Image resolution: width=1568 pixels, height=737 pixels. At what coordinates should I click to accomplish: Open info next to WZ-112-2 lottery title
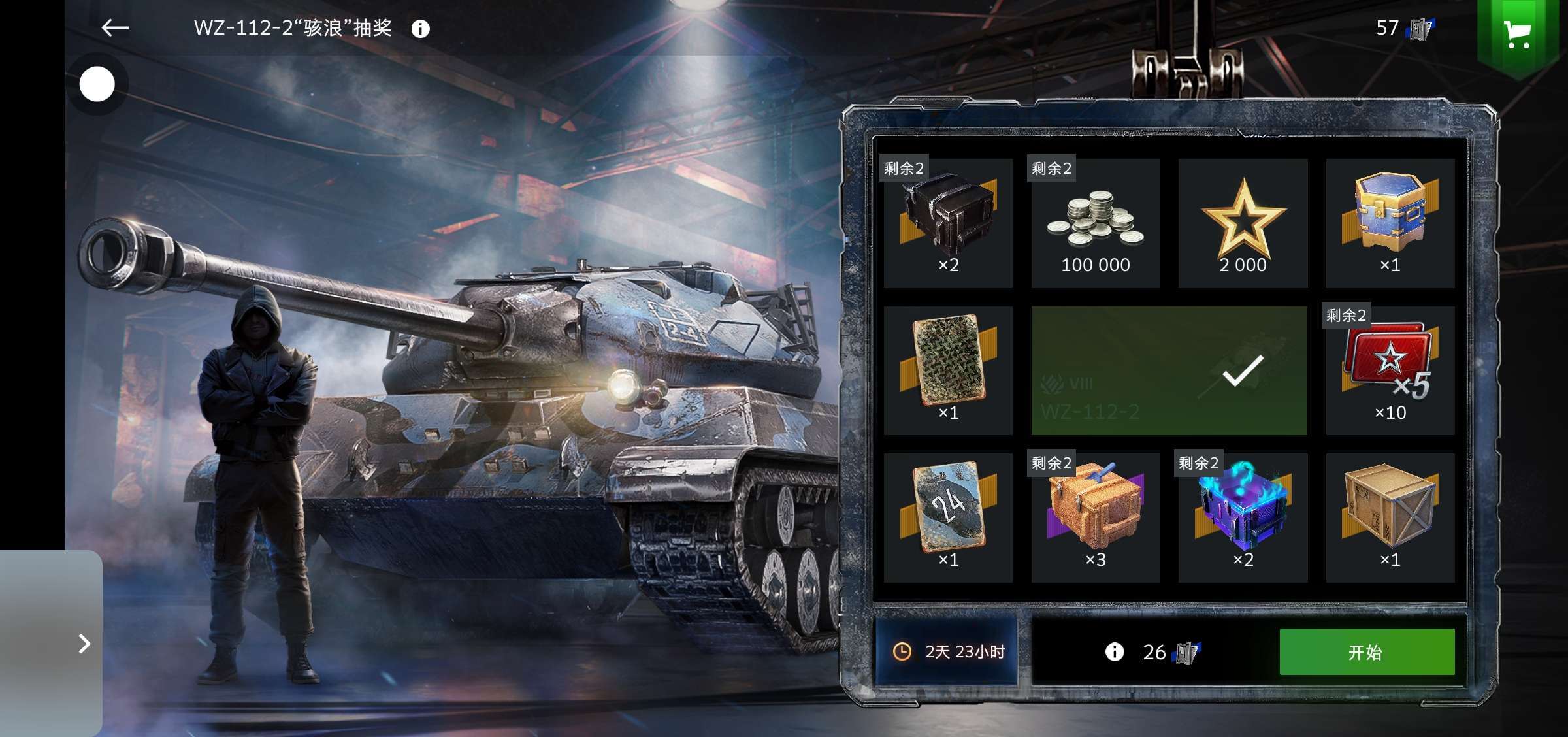point(420,29)
